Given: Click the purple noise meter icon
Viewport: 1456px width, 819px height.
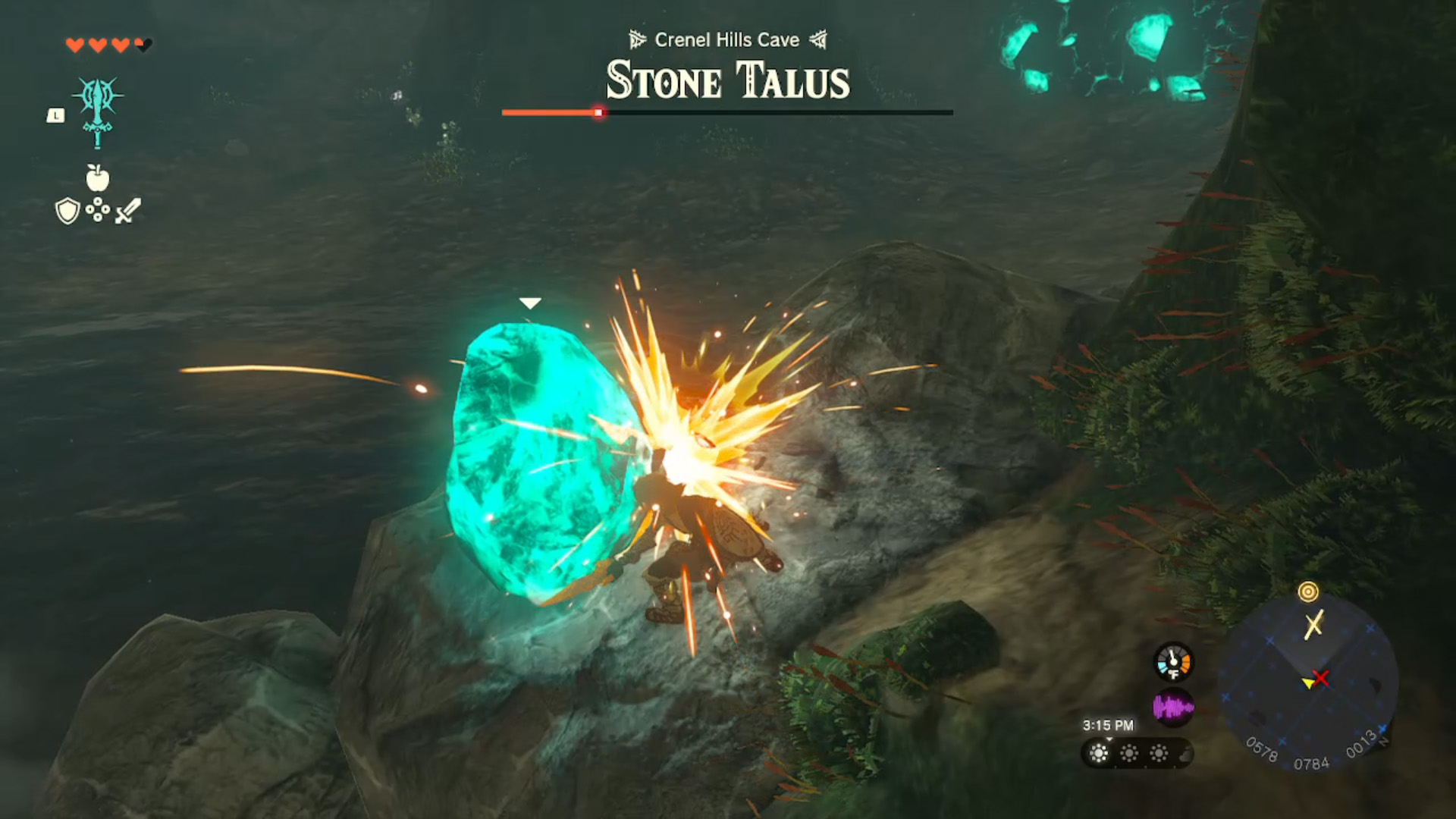Looking at the screenshot, I should coord(1174,705).
